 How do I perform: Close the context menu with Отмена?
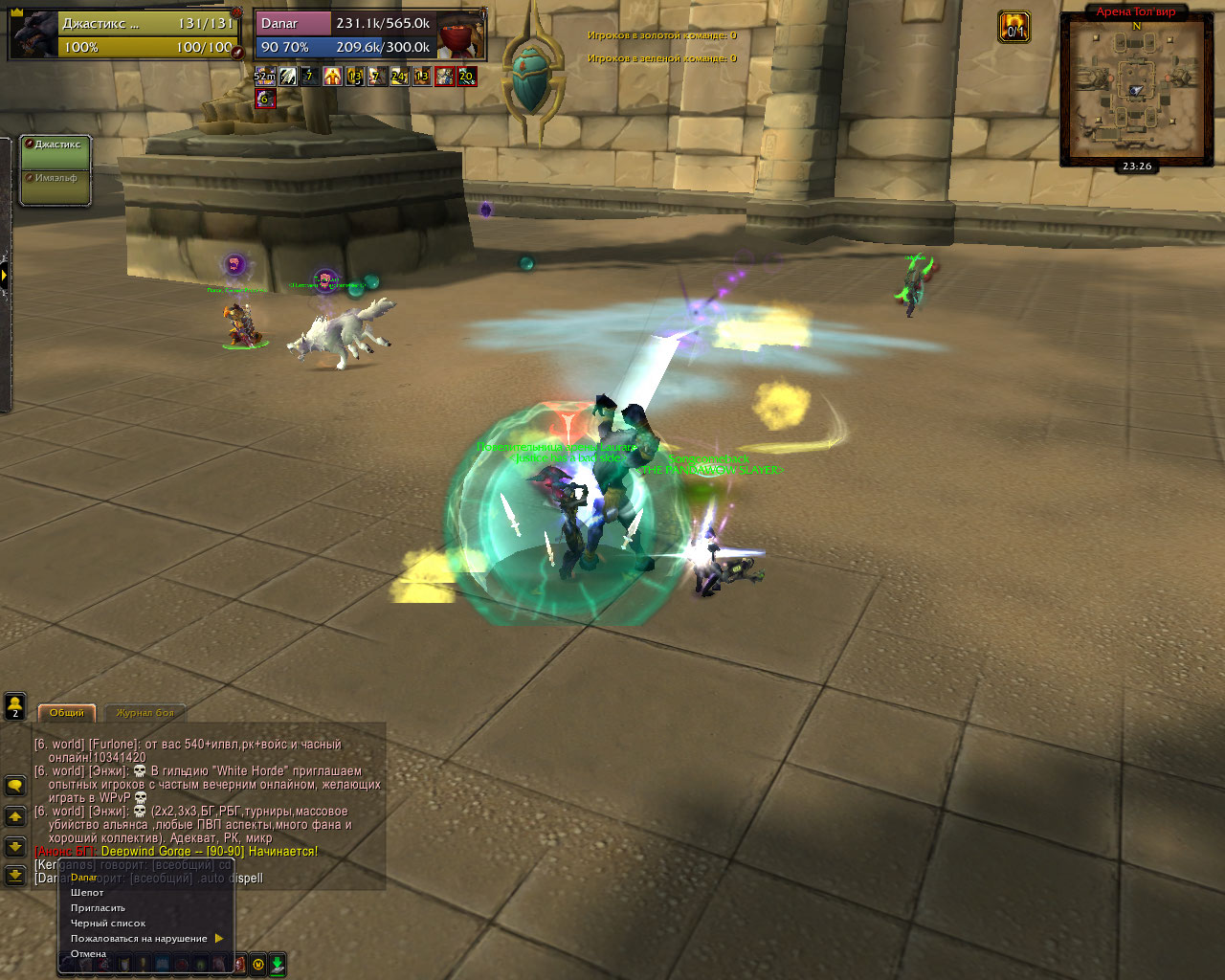(88, 954)
